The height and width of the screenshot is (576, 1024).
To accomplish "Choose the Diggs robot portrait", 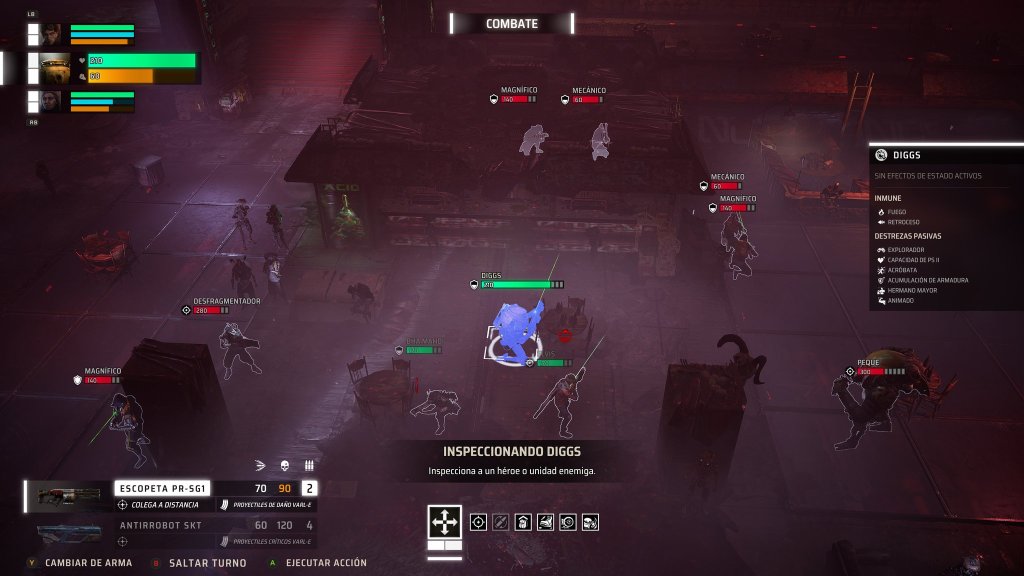I will [55, 68].
